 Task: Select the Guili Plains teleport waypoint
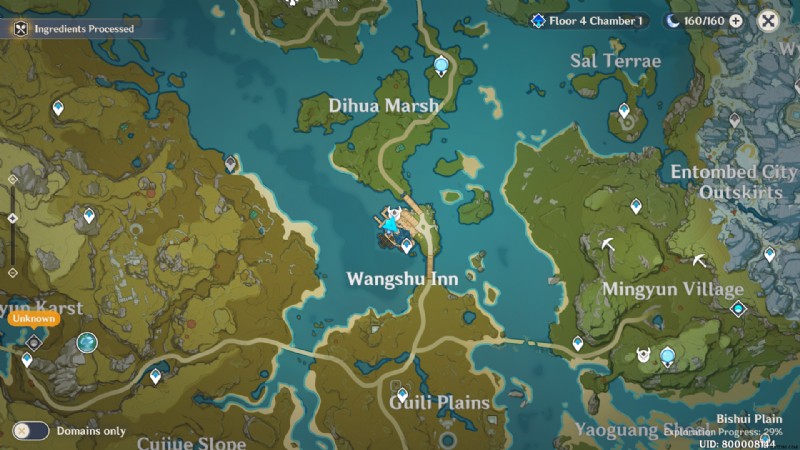(402, 394)
